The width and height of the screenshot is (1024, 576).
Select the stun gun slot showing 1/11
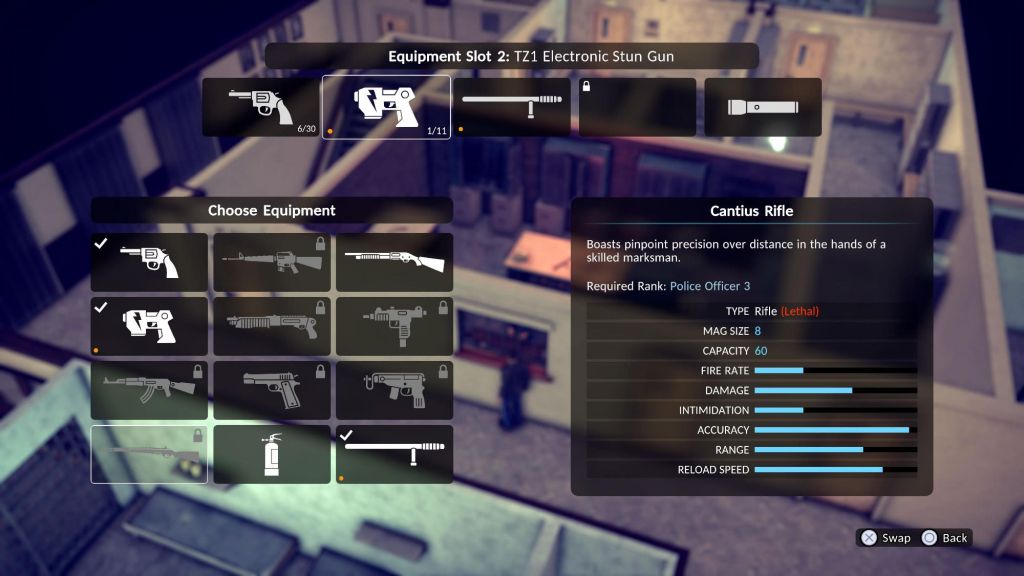pyautogui.click(x=386, y=107)
